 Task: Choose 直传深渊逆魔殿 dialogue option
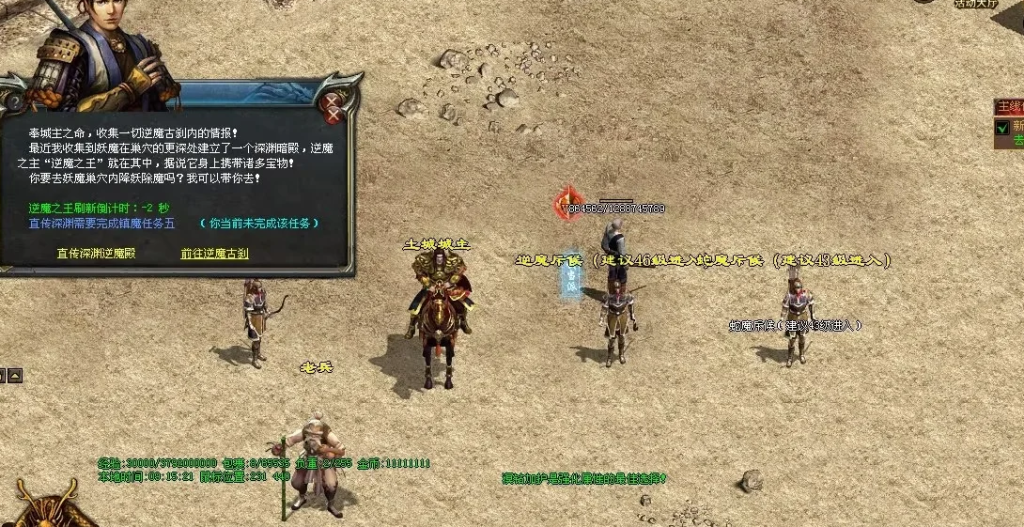point(96,253)
